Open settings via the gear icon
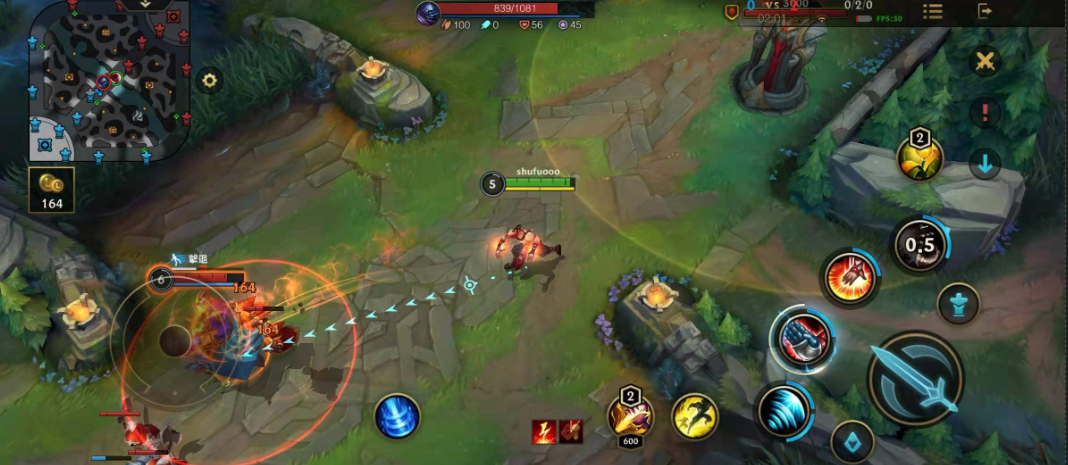This screenshot has width=1068, height=465. (209, 81)
